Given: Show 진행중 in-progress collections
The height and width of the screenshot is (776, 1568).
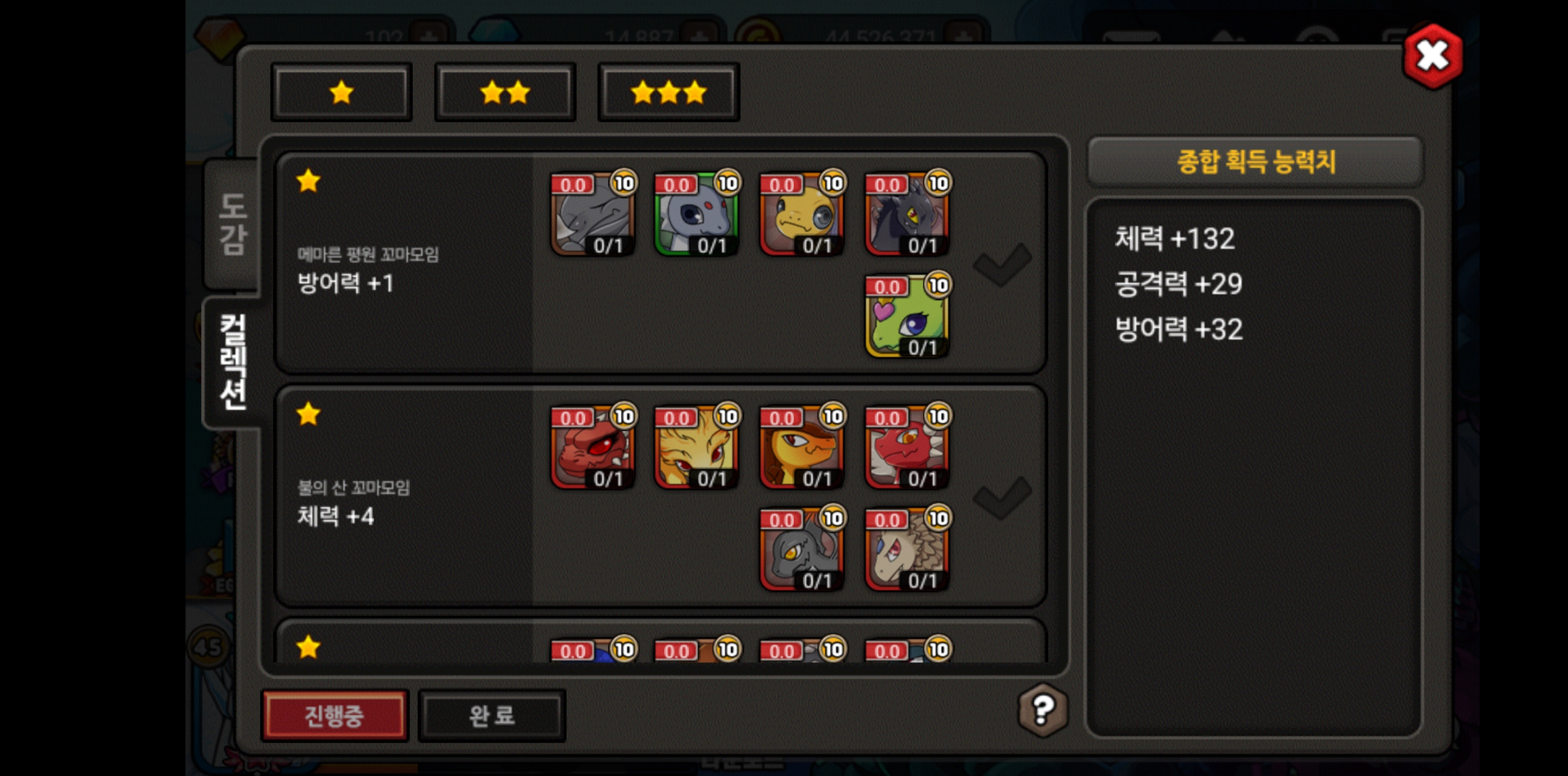Looking at the screenshot, I should 334,715.
